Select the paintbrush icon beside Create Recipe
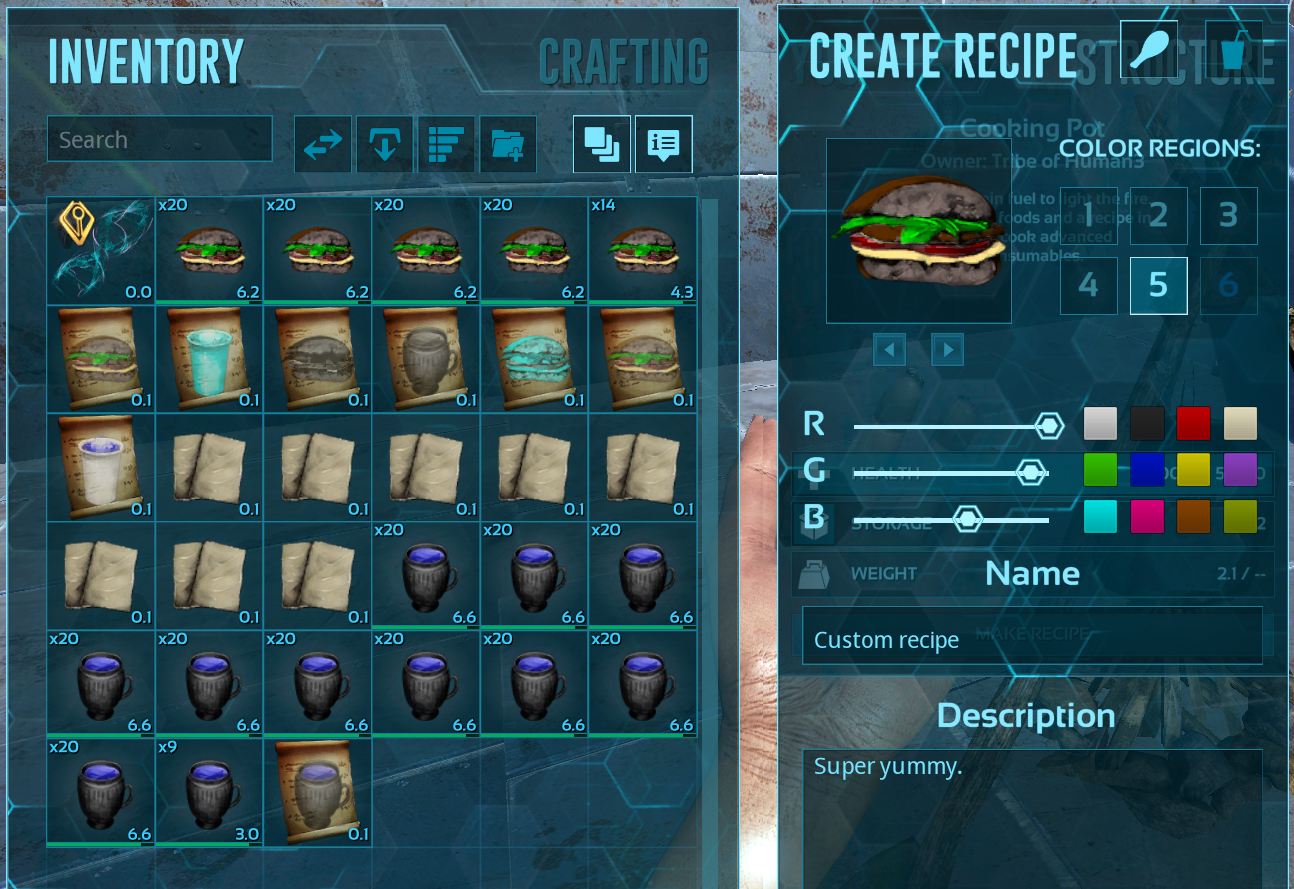The height and width of the screenshot is (889, 1294). [1150, 48]
